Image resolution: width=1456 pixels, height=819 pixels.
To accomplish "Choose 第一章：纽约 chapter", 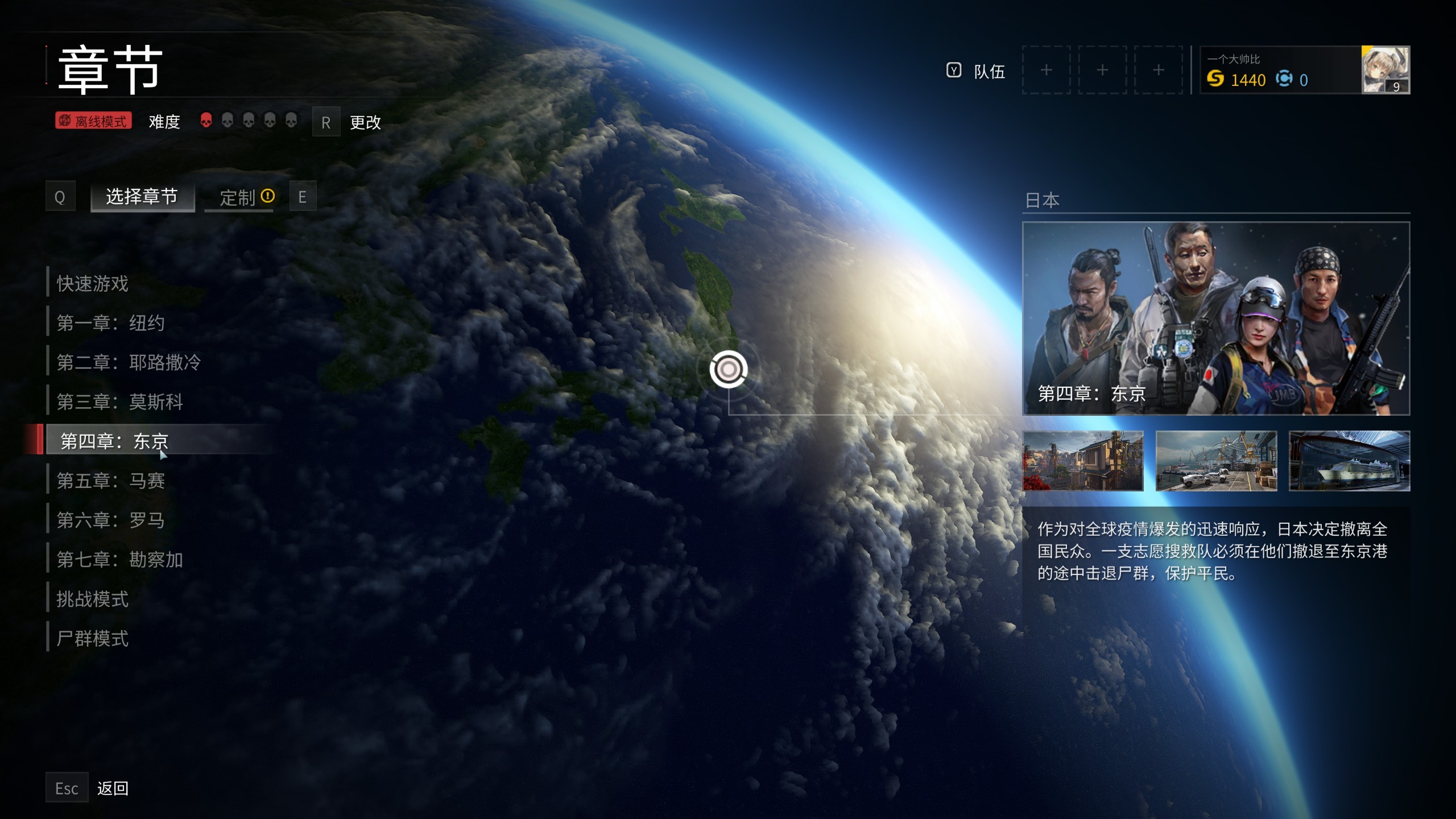I will coord(111,323).
